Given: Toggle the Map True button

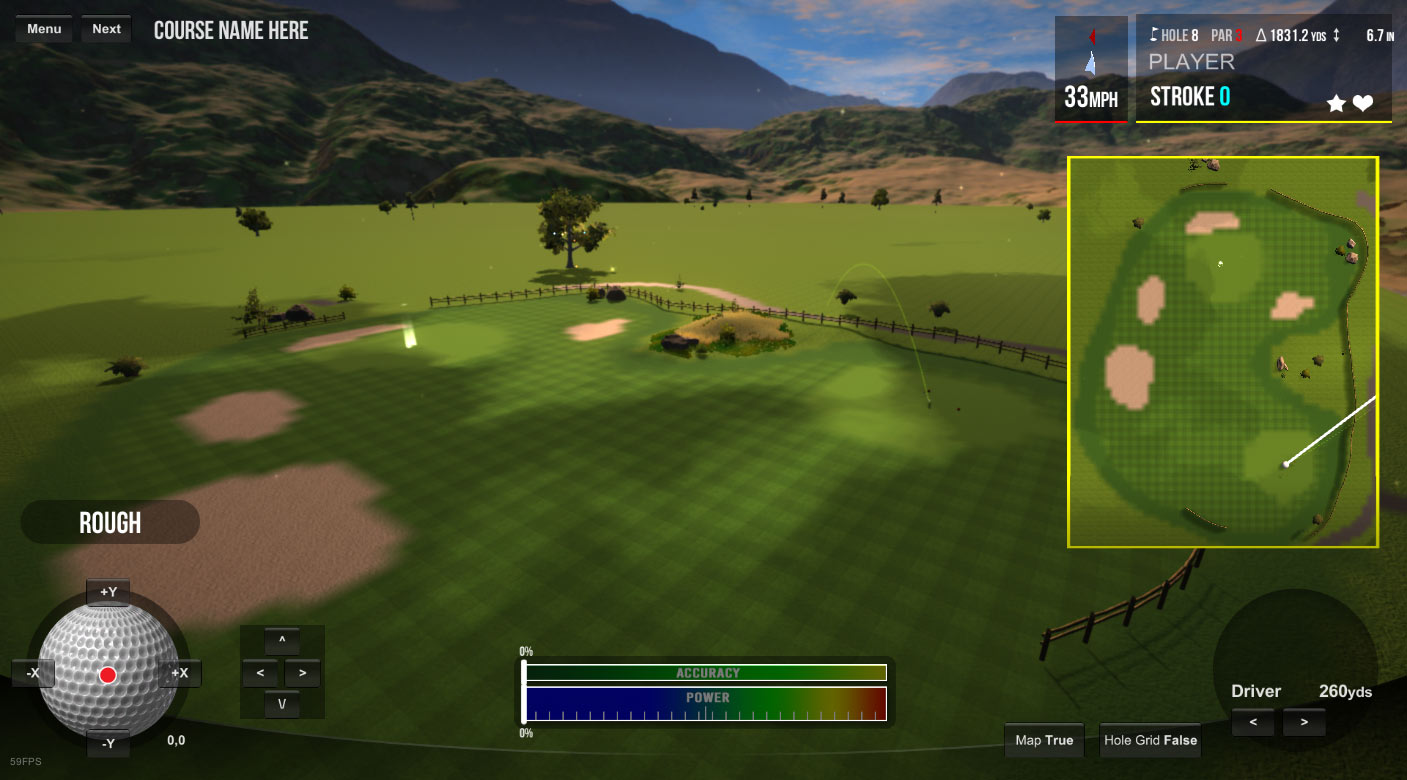Looking at the screenshot, I should (1044, 741).
